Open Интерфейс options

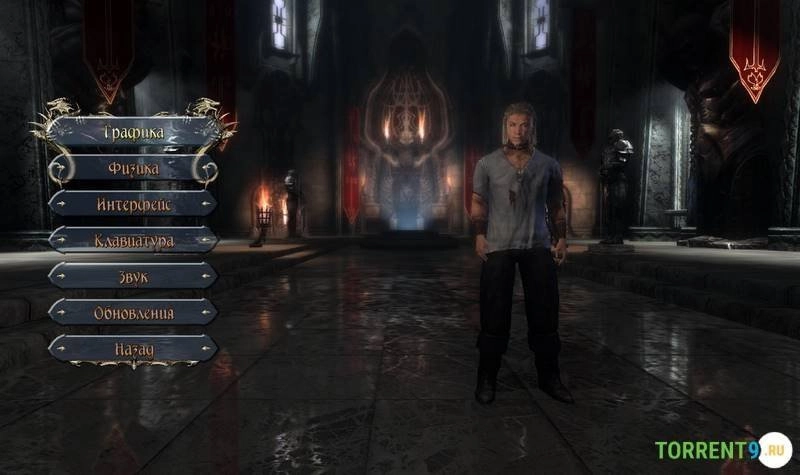click(x=133, y=204)
